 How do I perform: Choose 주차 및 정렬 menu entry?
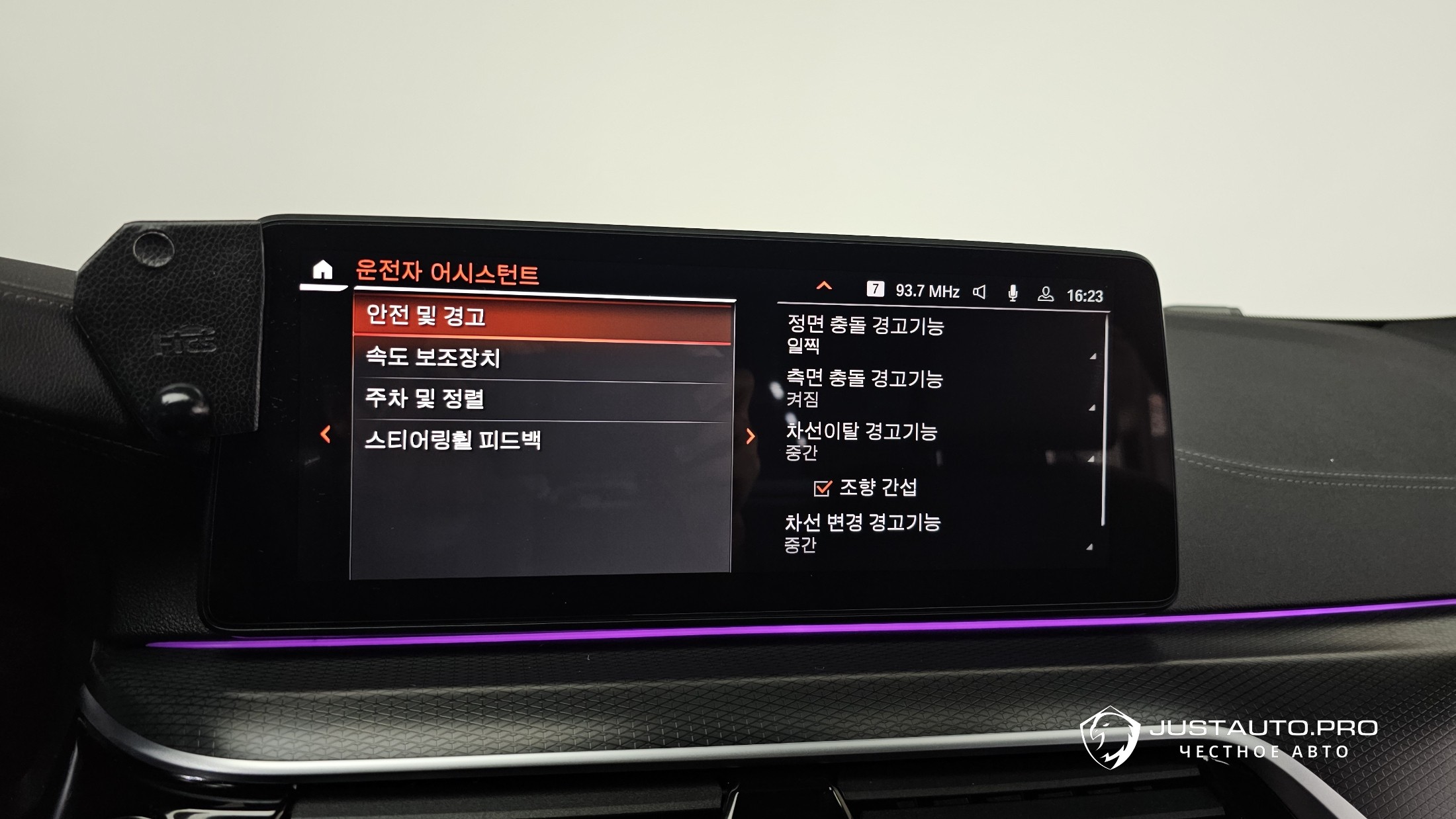pyautogui.click(x=543, y=400)
